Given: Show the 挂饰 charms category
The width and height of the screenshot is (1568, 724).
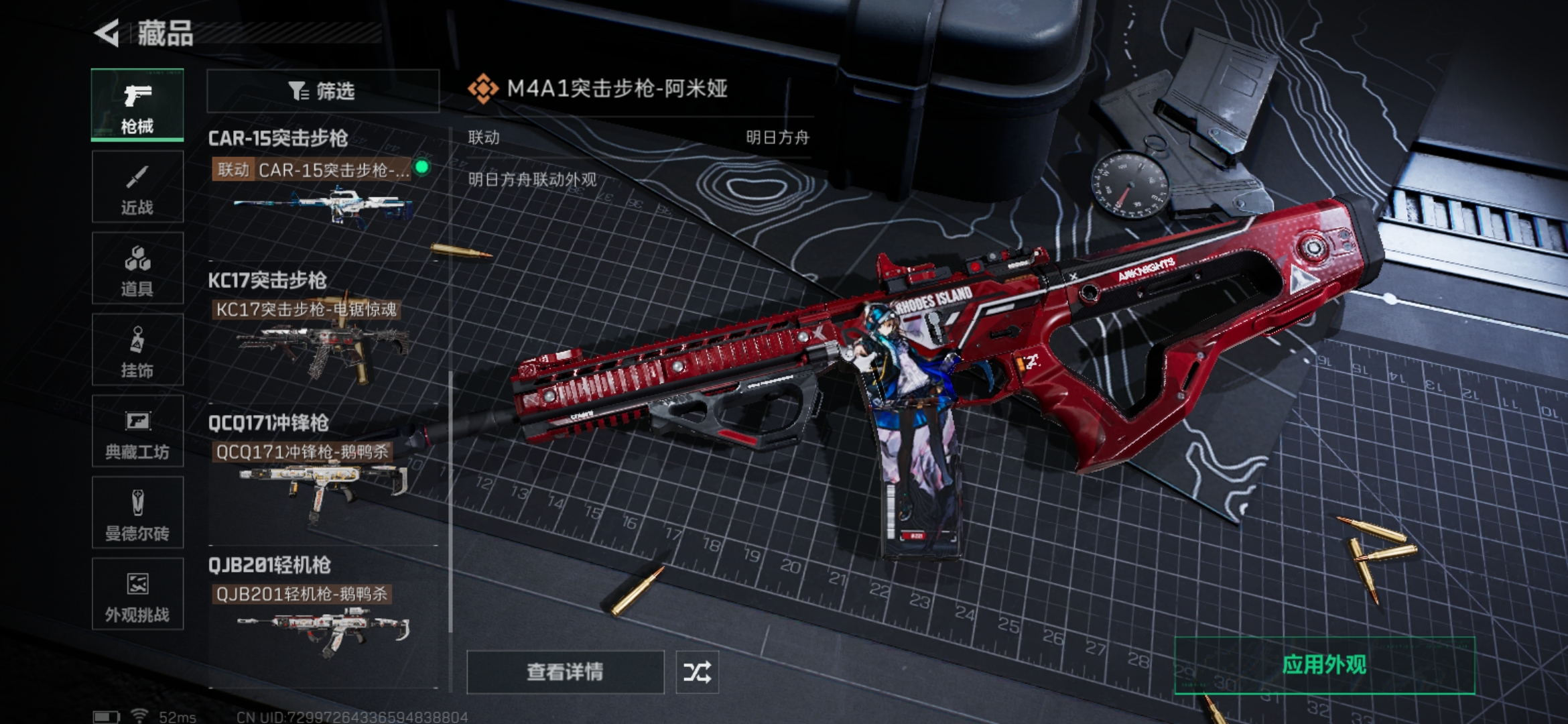Looking at the screenshot, I should pyautogui.click(x=137, y=350).
